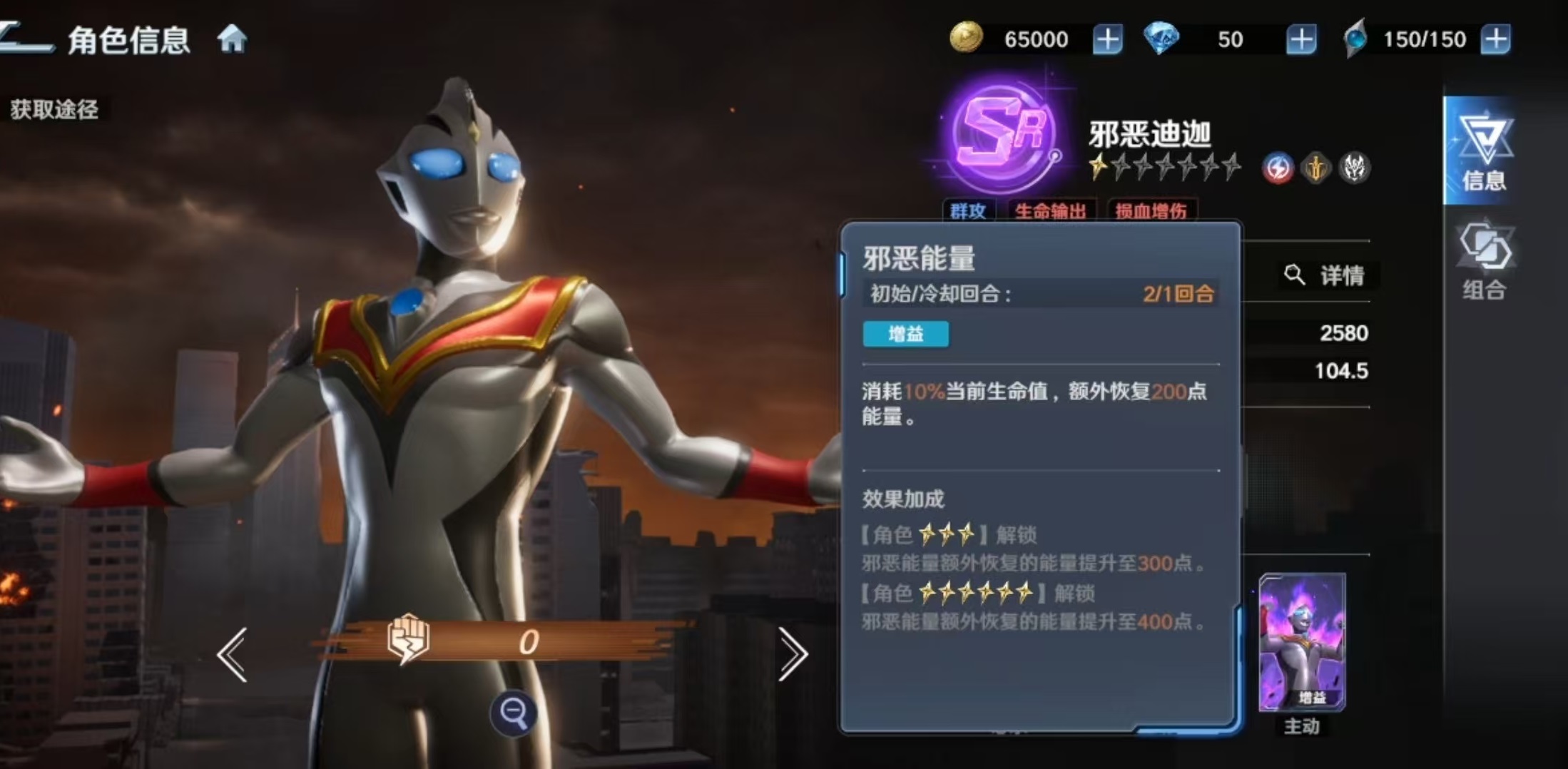The height and width of the screenshot is (769, 1568).
Task: Toggle the 增益 buff tag in skill popup
Action: [906, 334]
